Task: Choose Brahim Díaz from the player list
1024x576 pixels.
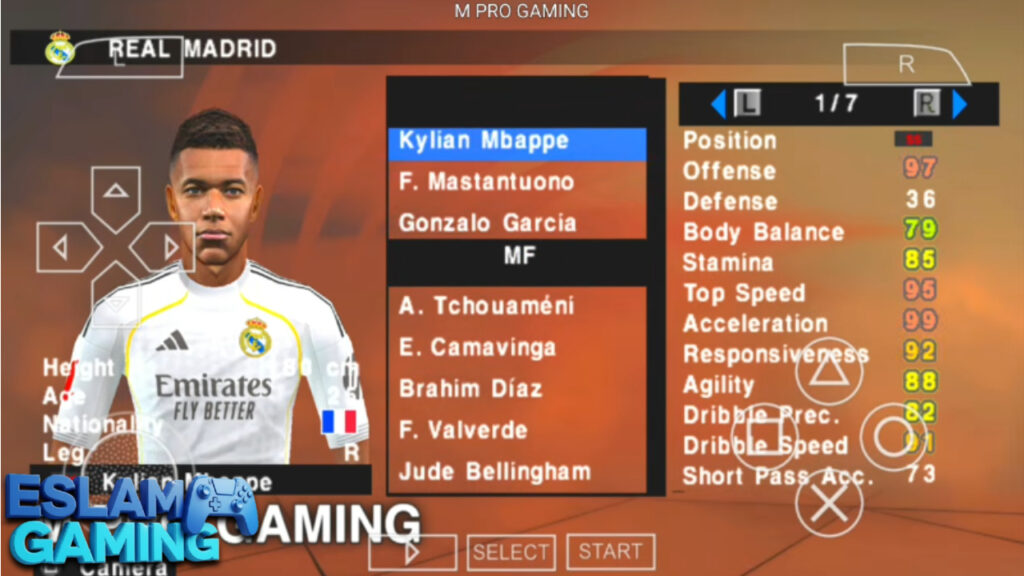Action: pos(516,388)
